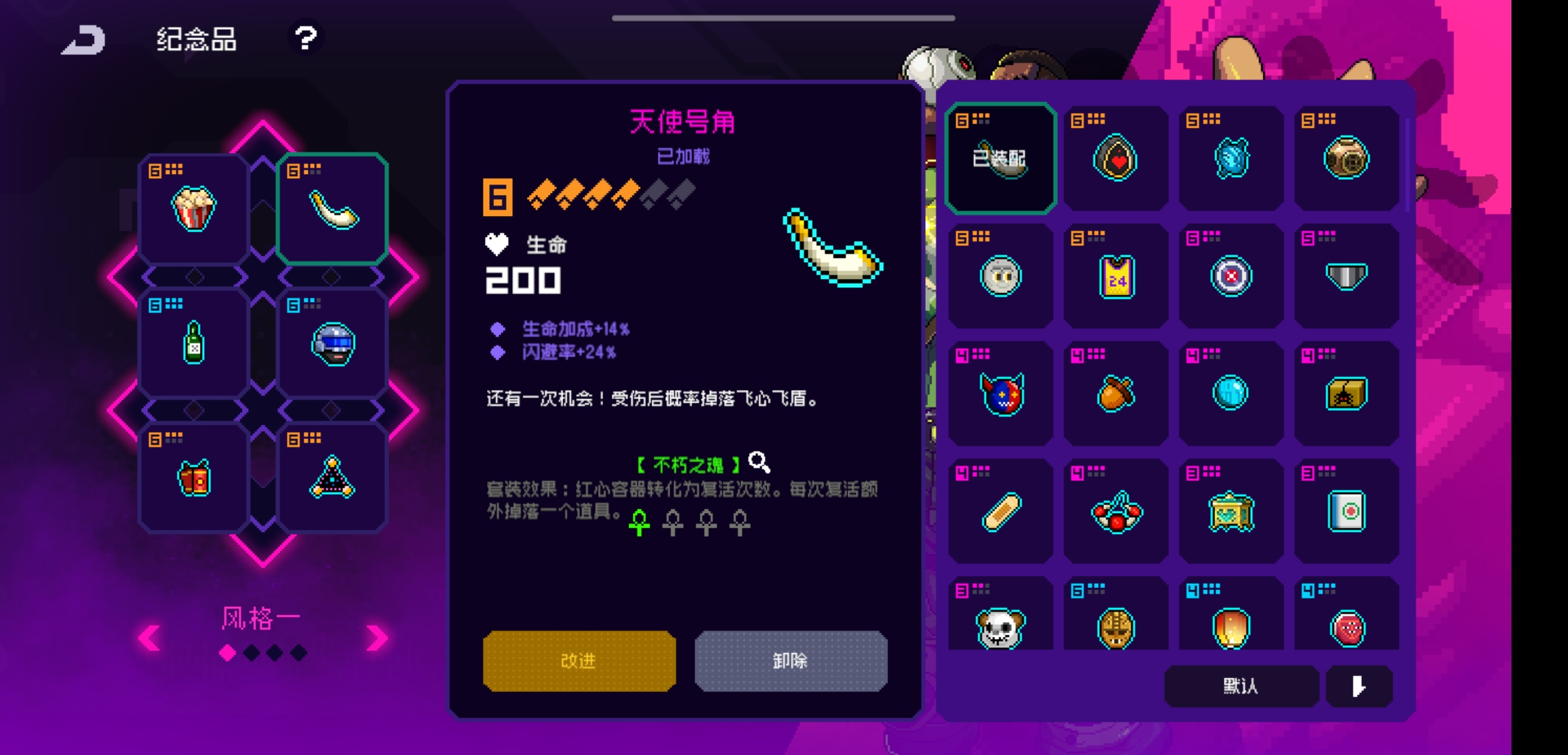Select the metal shield trinket thumbnail
This screenshot has height=755, width=1568.
click(1348, 276)
